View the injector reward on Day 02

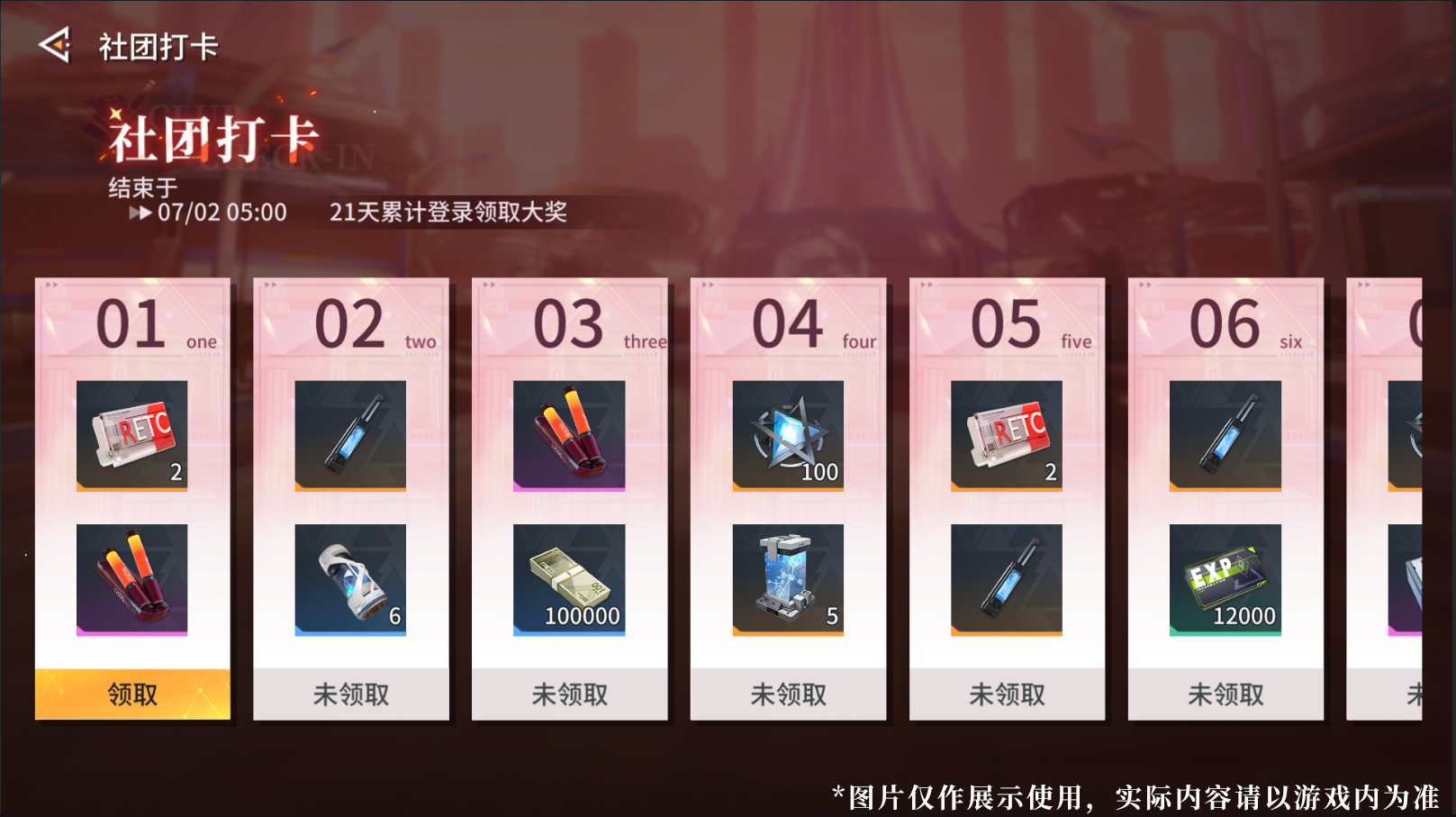pos(350,436)
